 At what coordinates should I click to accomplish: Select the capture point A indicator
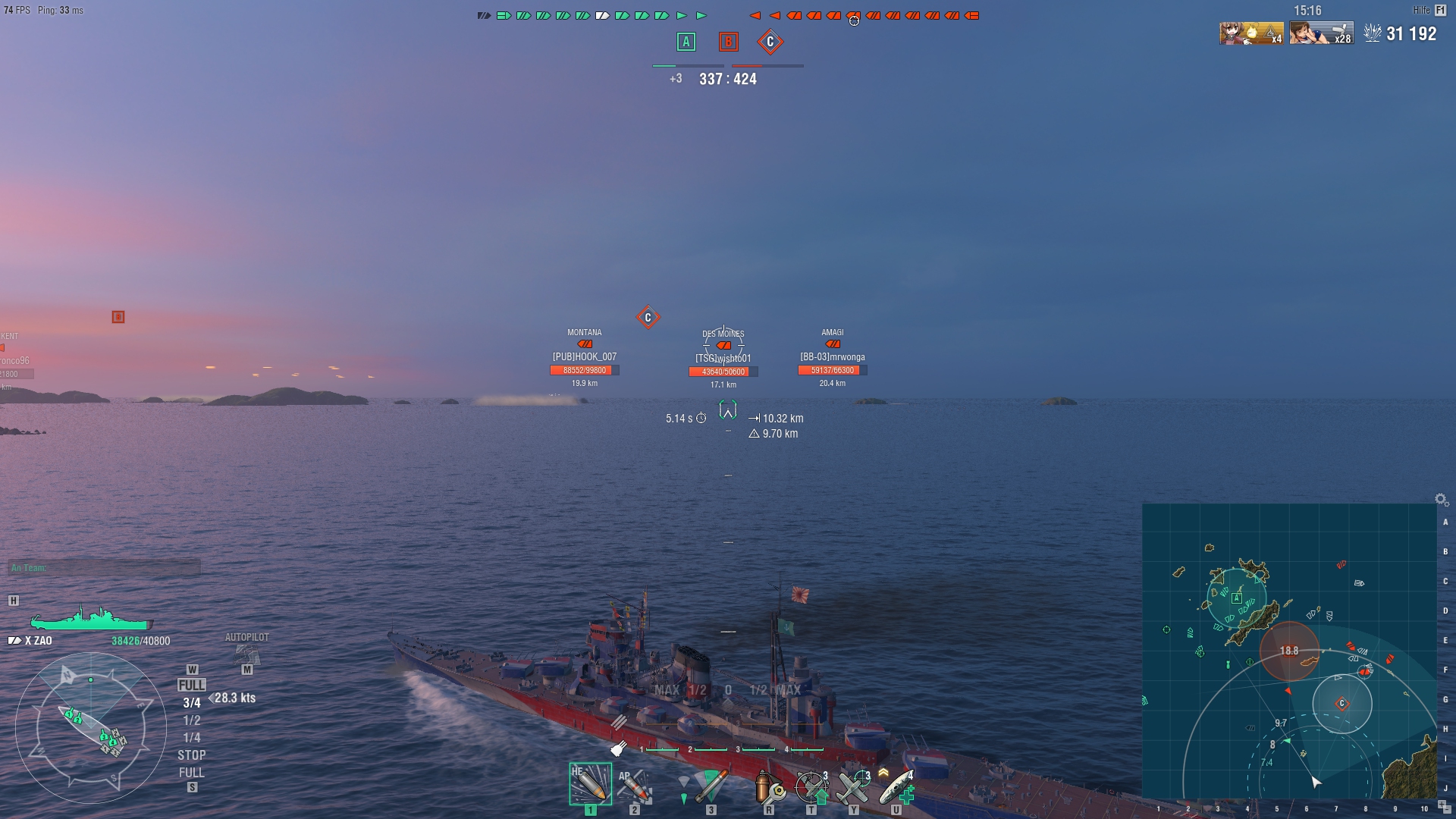[x=686, y=43]
